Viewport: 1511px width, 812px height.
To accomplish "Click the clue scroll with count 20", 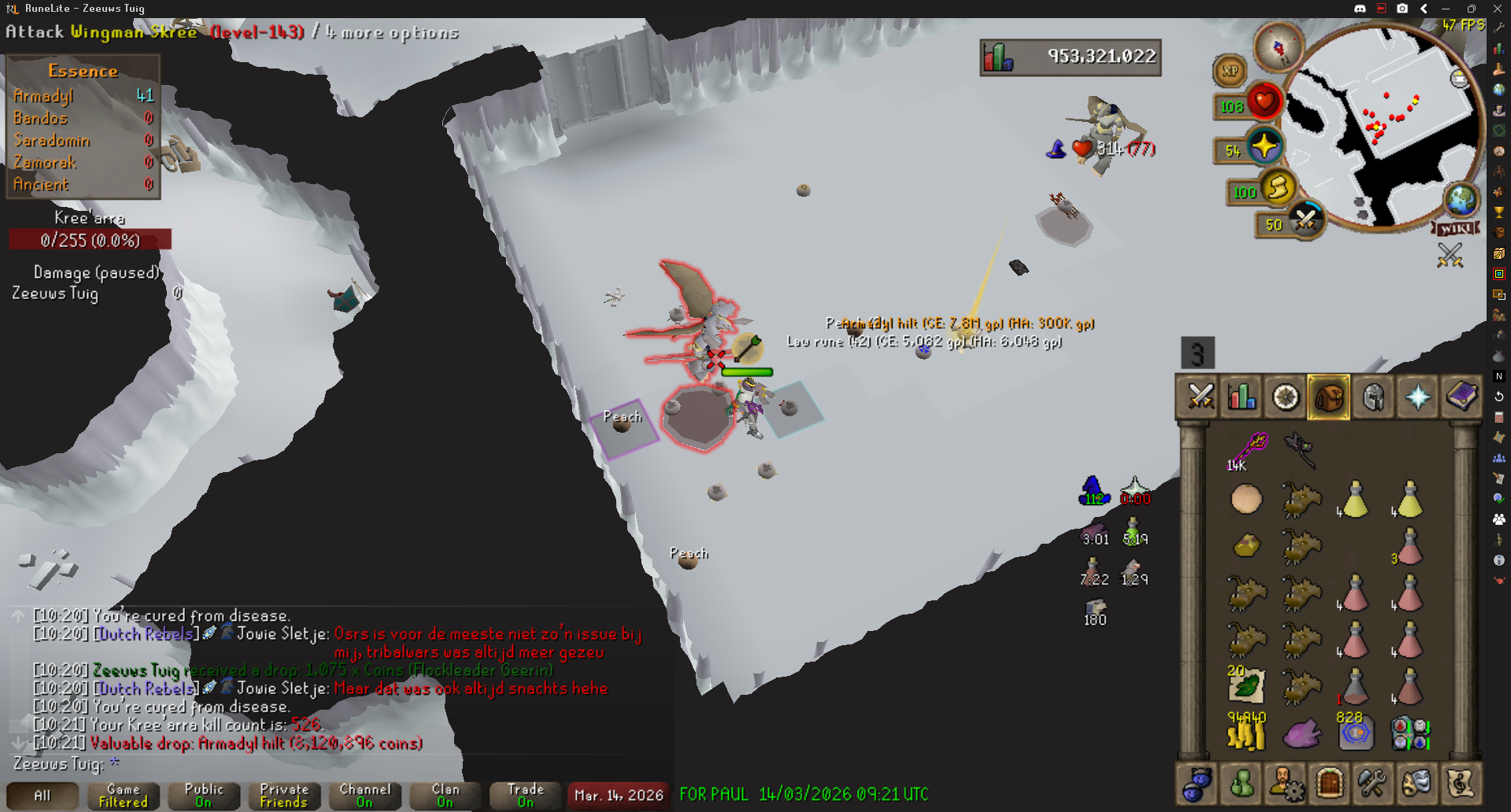I will [x=1246, y=686].
